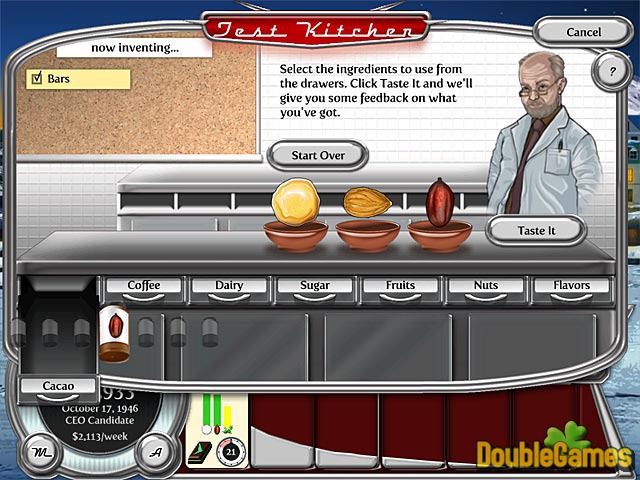The height and width of the screenshot is (480, 640).
Task: Click the round A button
Action: pyautogui.click(x=153, y=450)
